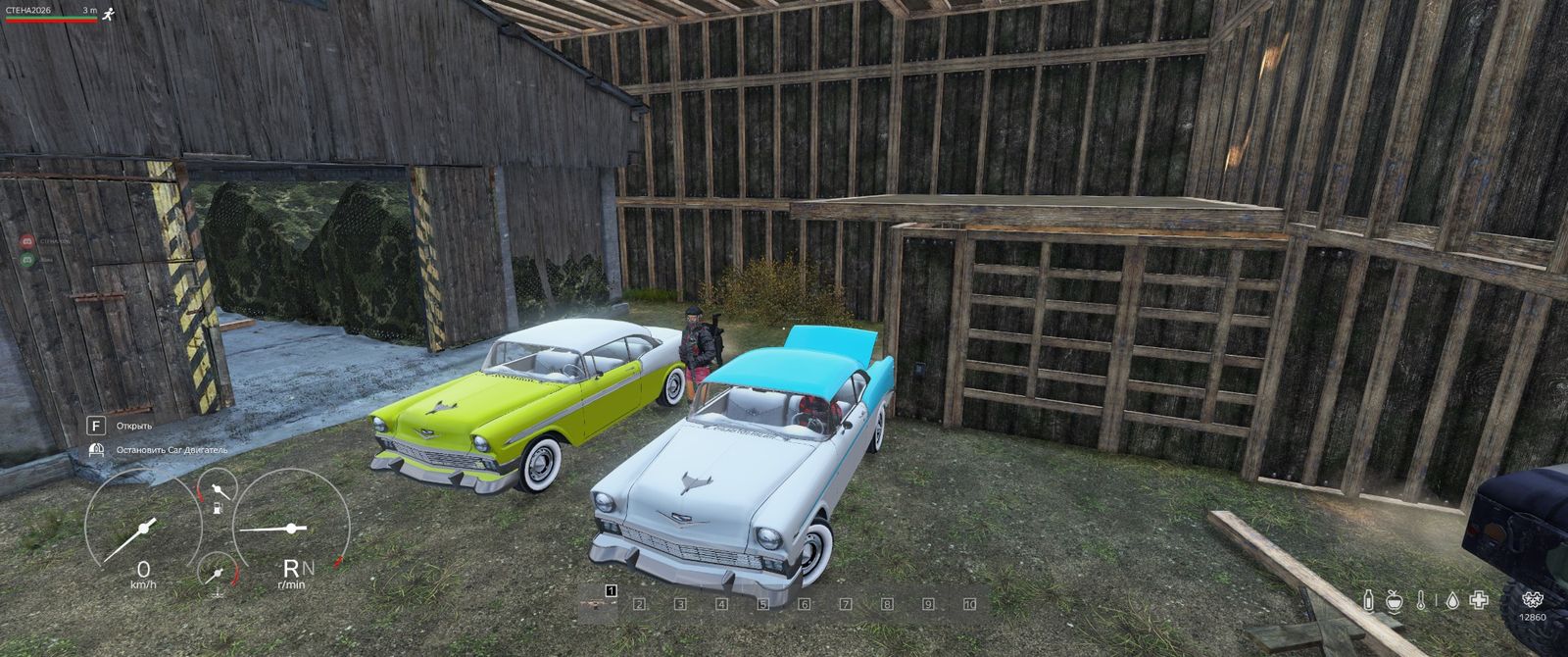The height and width of the screenshot is (657, 1568).
Task: Click the blood drop status icon
Action: (x=1451, y=600)
